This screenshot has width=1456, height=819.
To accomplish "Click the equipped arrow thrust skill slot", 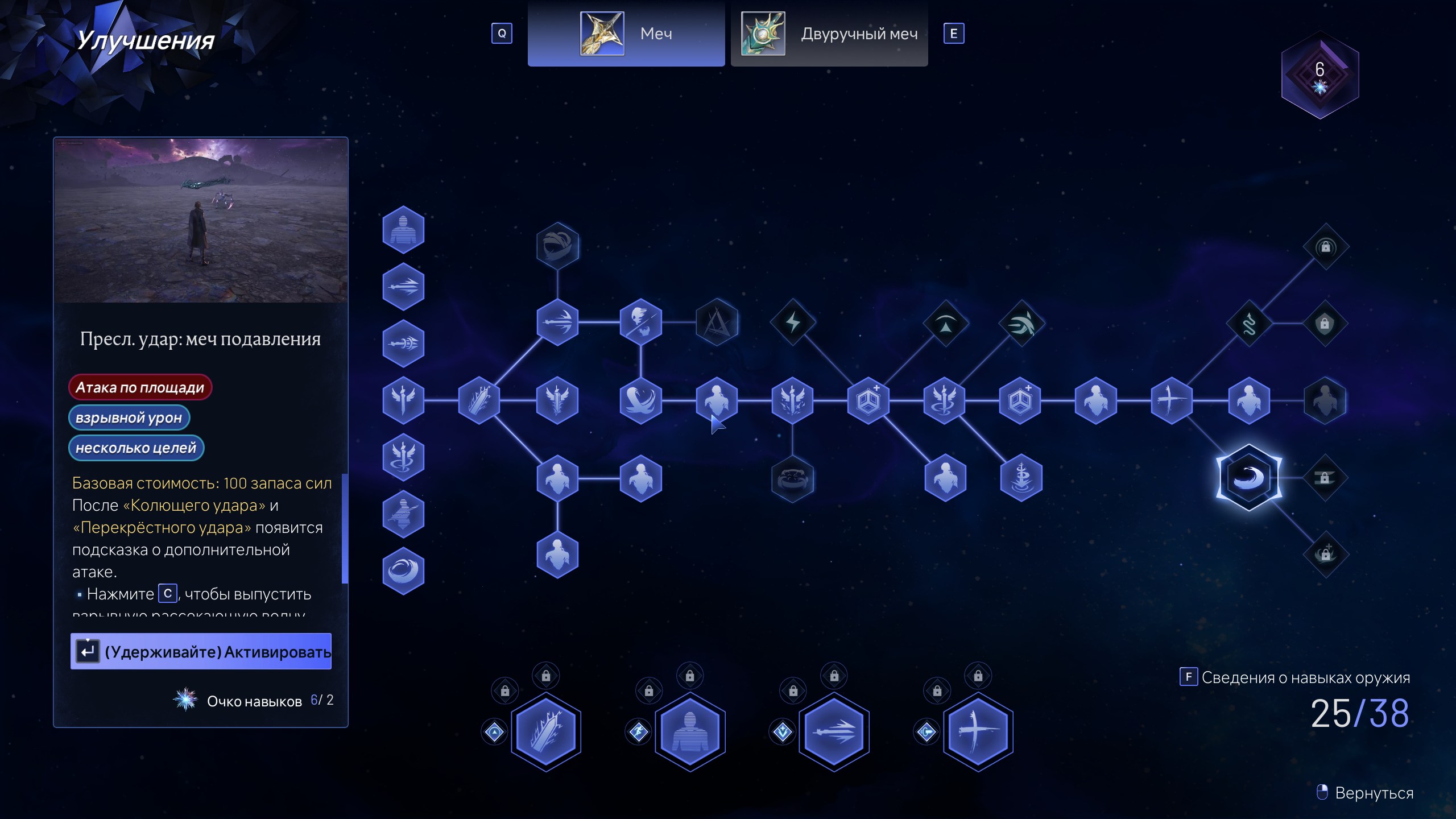I will pos(834,731).
